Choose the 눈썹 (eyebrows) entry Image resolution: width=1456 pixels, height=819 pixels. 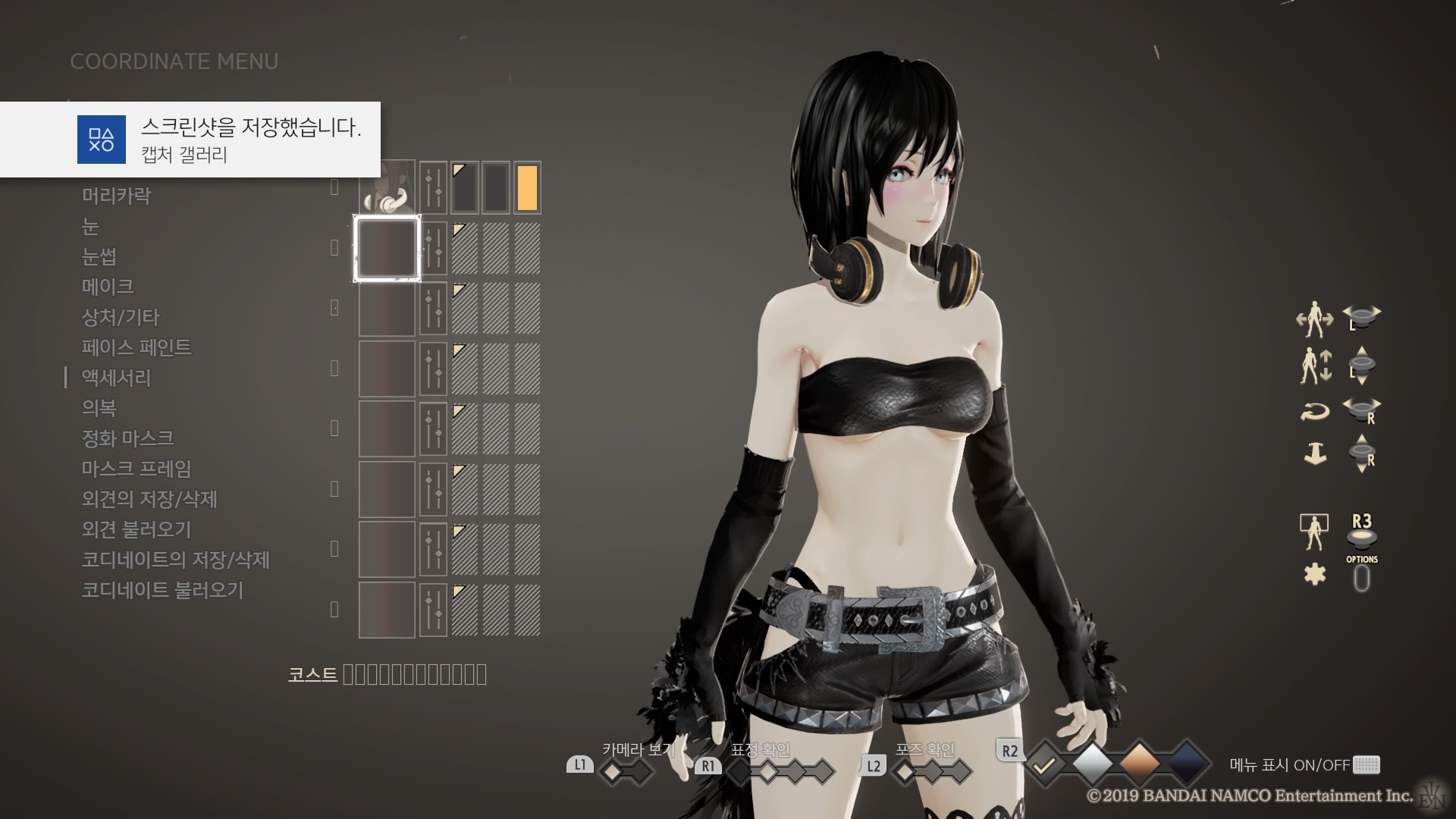99,256
